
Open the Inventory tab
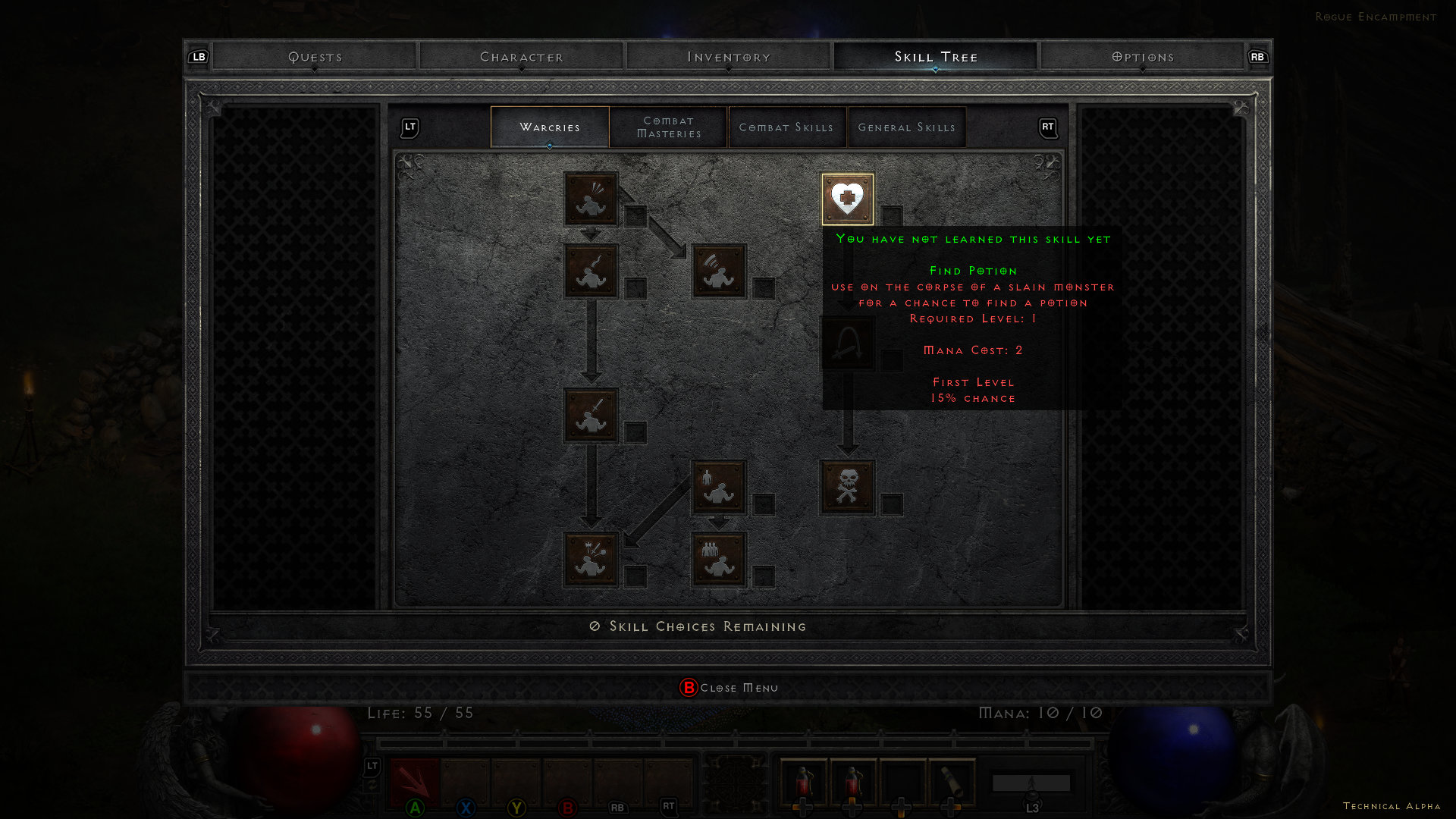tap(729, 57)
